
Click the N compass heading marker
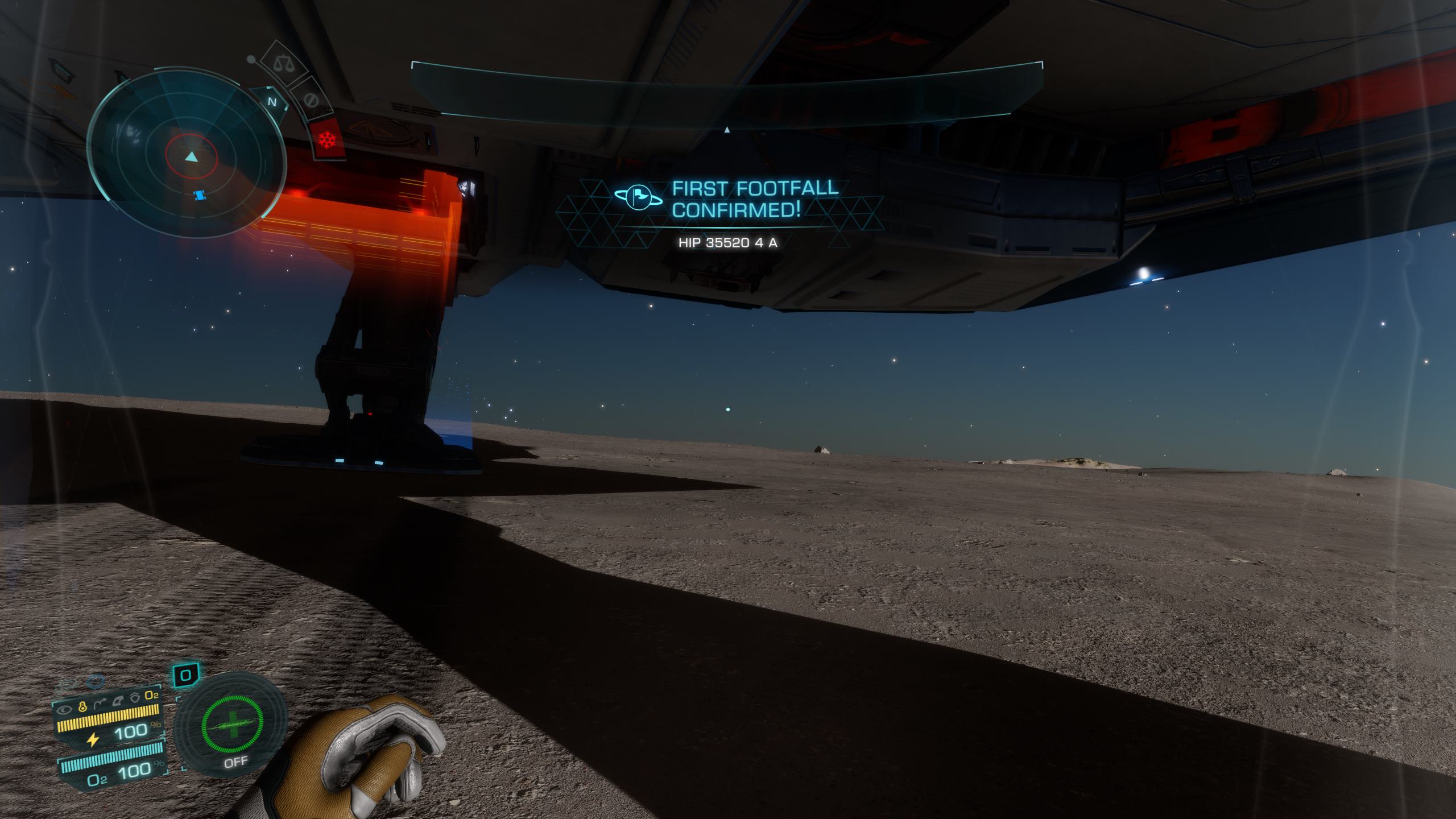[x=272, y=102]
